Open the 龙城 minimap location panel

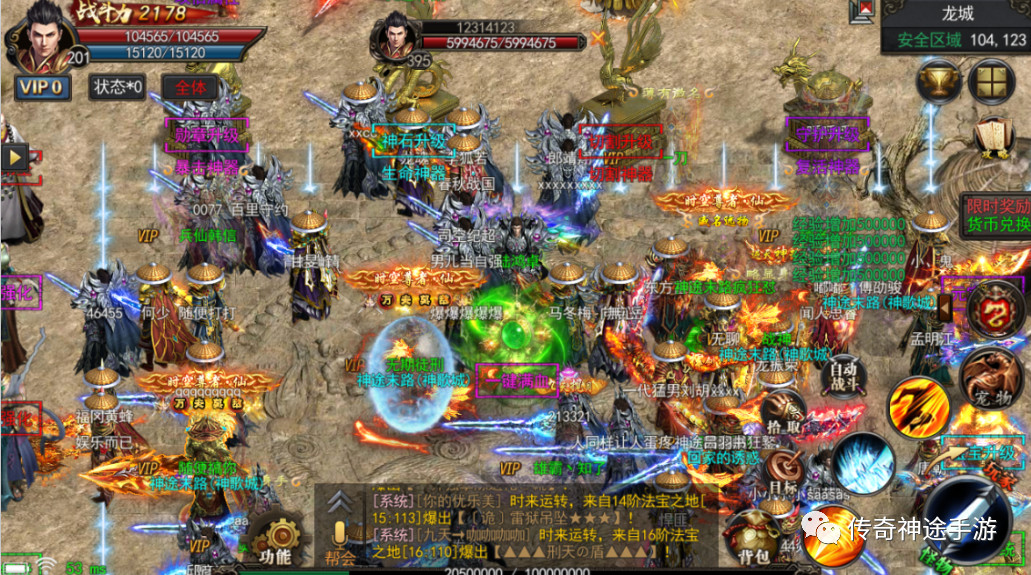(953, 28)
